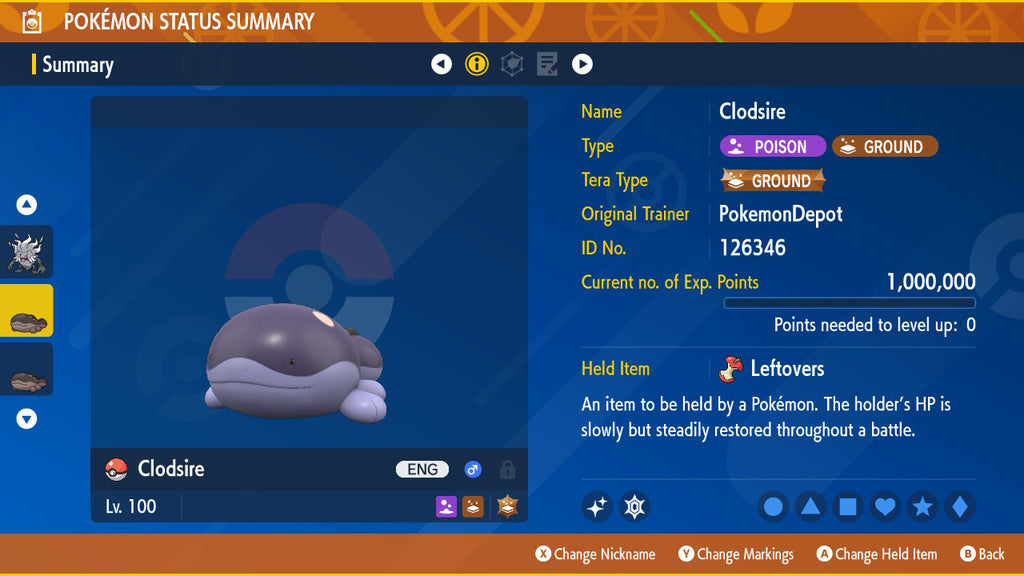
Task: Toggle the diamond marking
Action: click(959, 507)
